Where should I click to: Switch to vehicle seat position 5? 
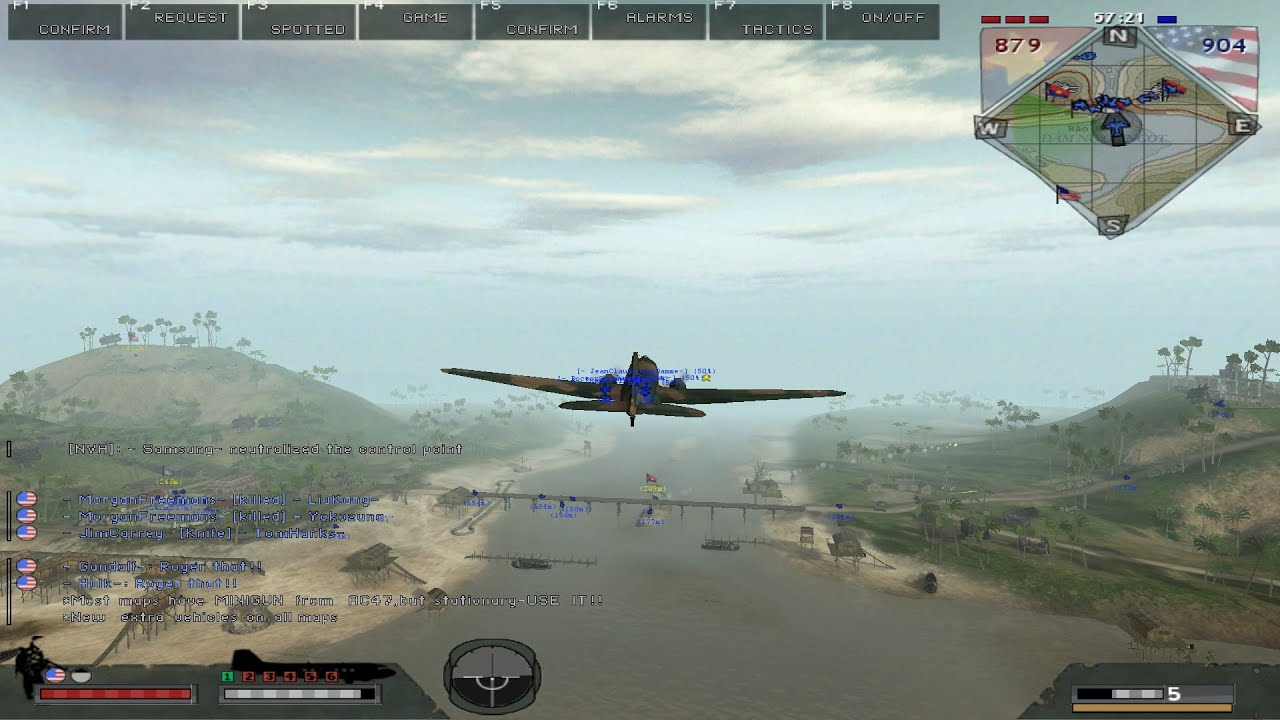coord(310,677)
